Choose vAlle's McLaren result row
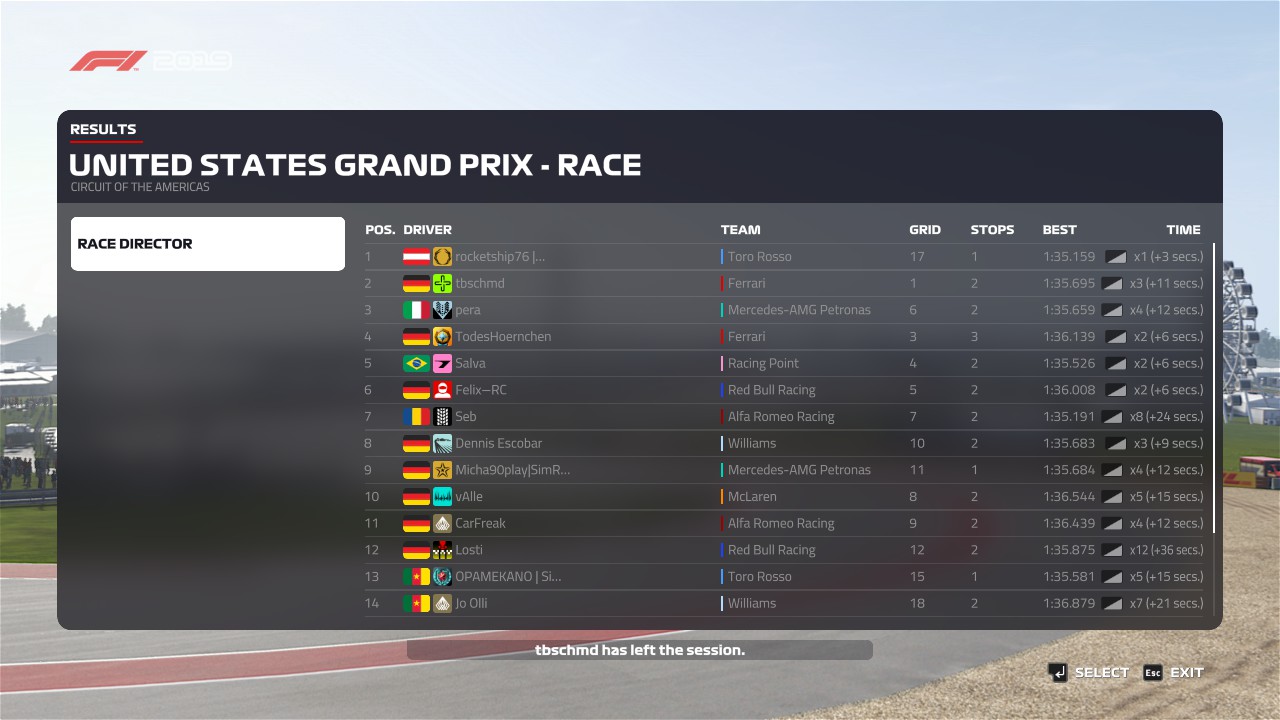 784,497
